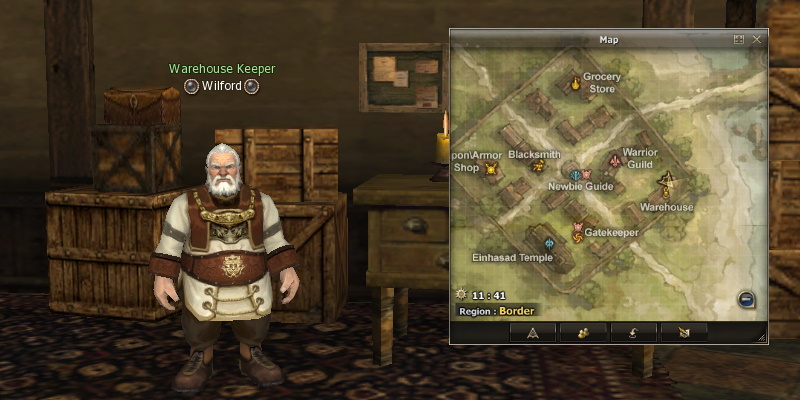Select the Einhasad Temple map marker

coord(549,244)
